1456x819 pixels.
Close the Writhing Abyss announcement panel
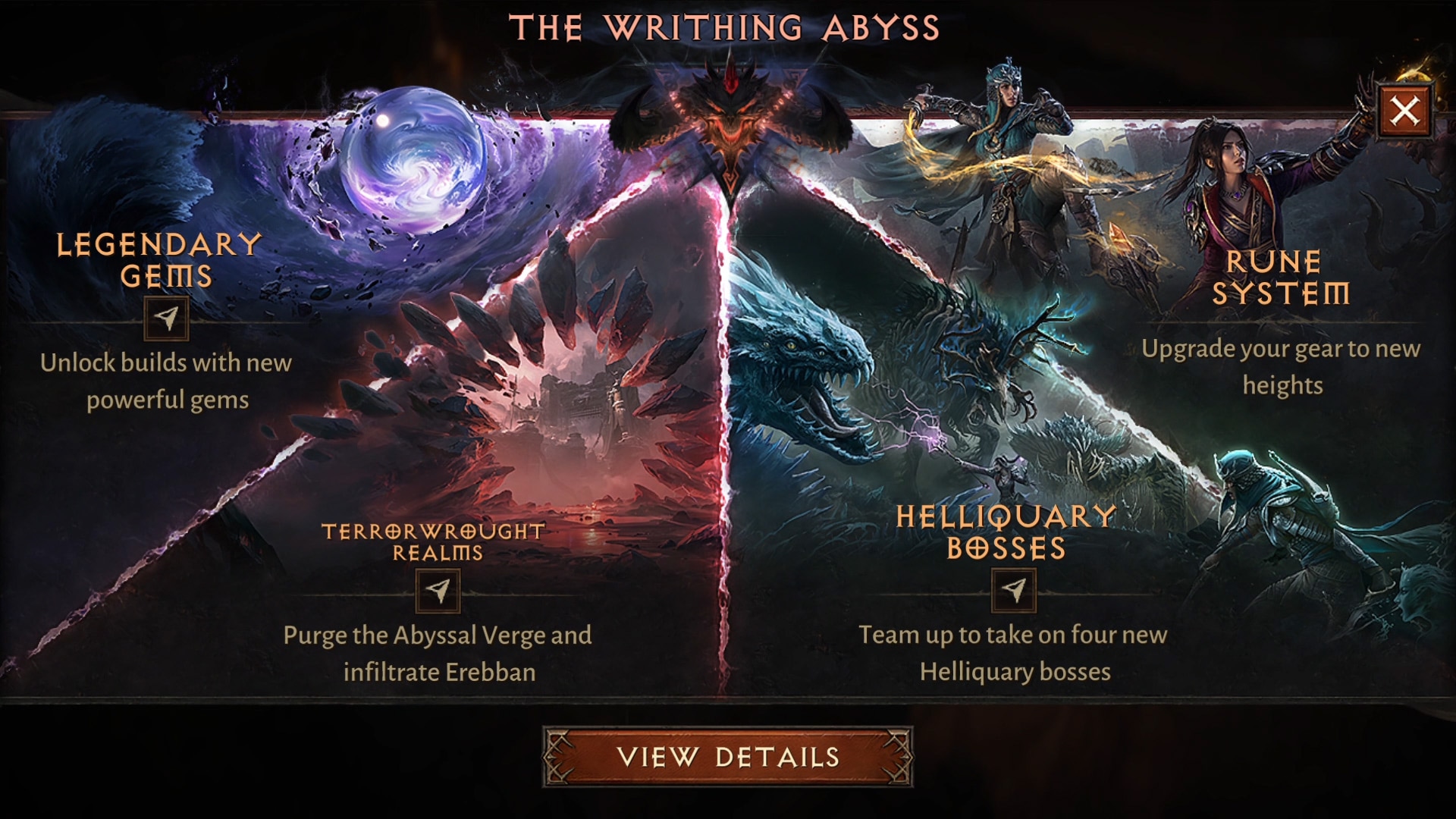click(x=1404, y=111)
